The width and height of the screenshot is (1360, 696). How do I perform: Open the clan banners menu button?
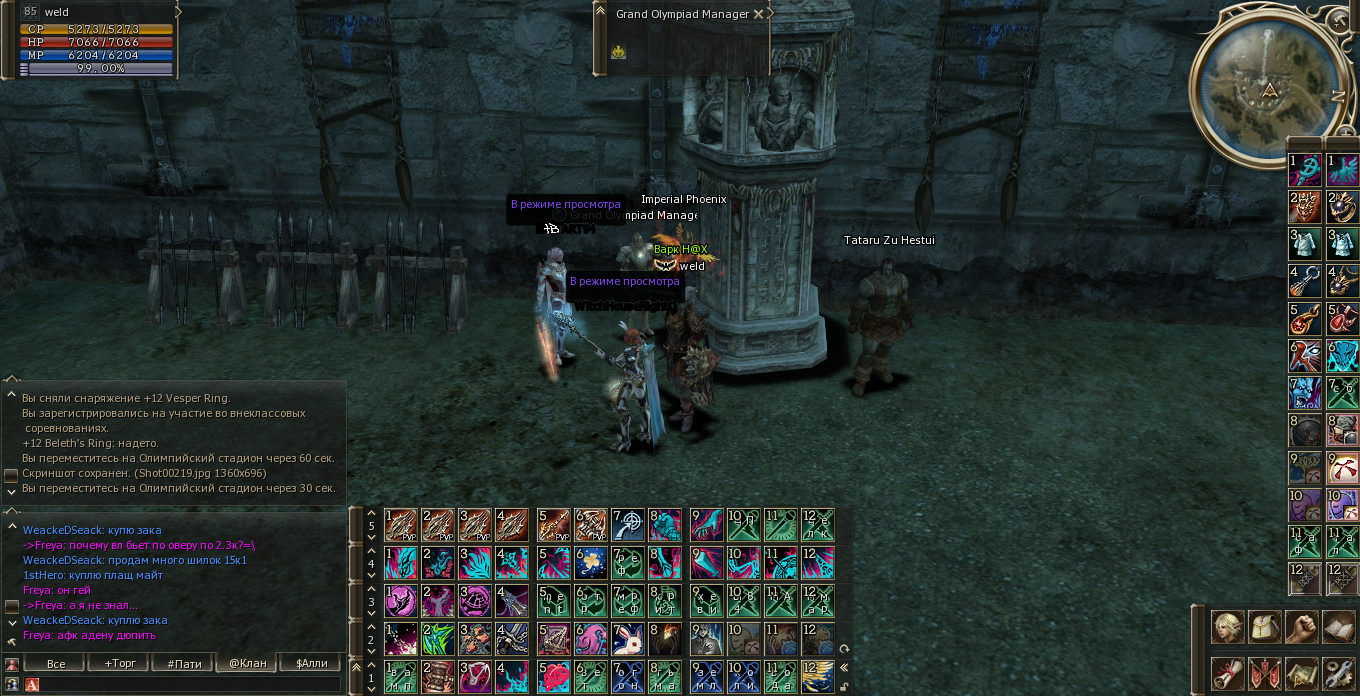pyautogui.click(x=1265, y=673)
